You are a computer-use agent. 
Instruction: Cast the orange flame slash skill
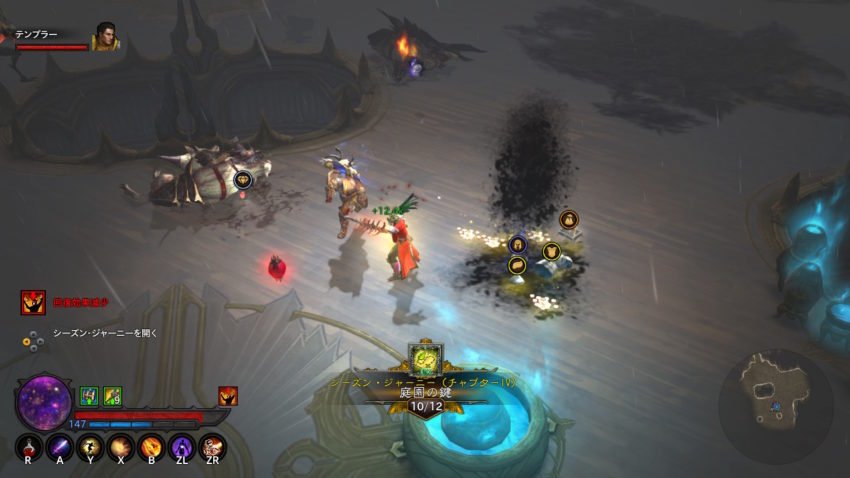tap(151, 447)
